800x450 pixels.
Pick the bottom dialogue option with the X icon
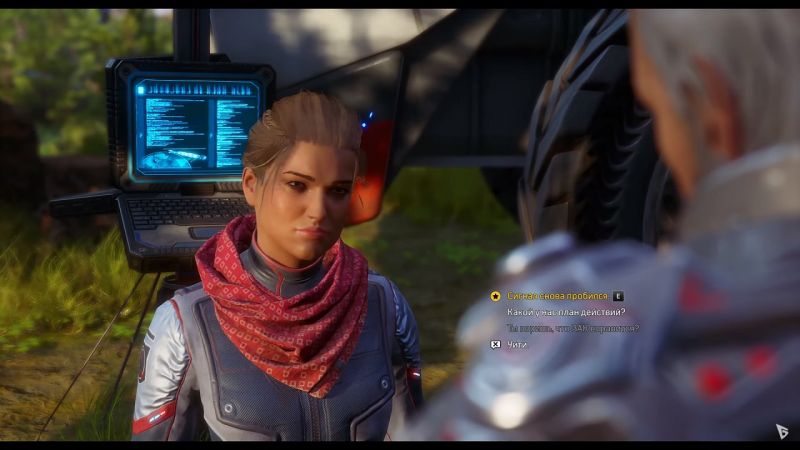coord(515,344)
